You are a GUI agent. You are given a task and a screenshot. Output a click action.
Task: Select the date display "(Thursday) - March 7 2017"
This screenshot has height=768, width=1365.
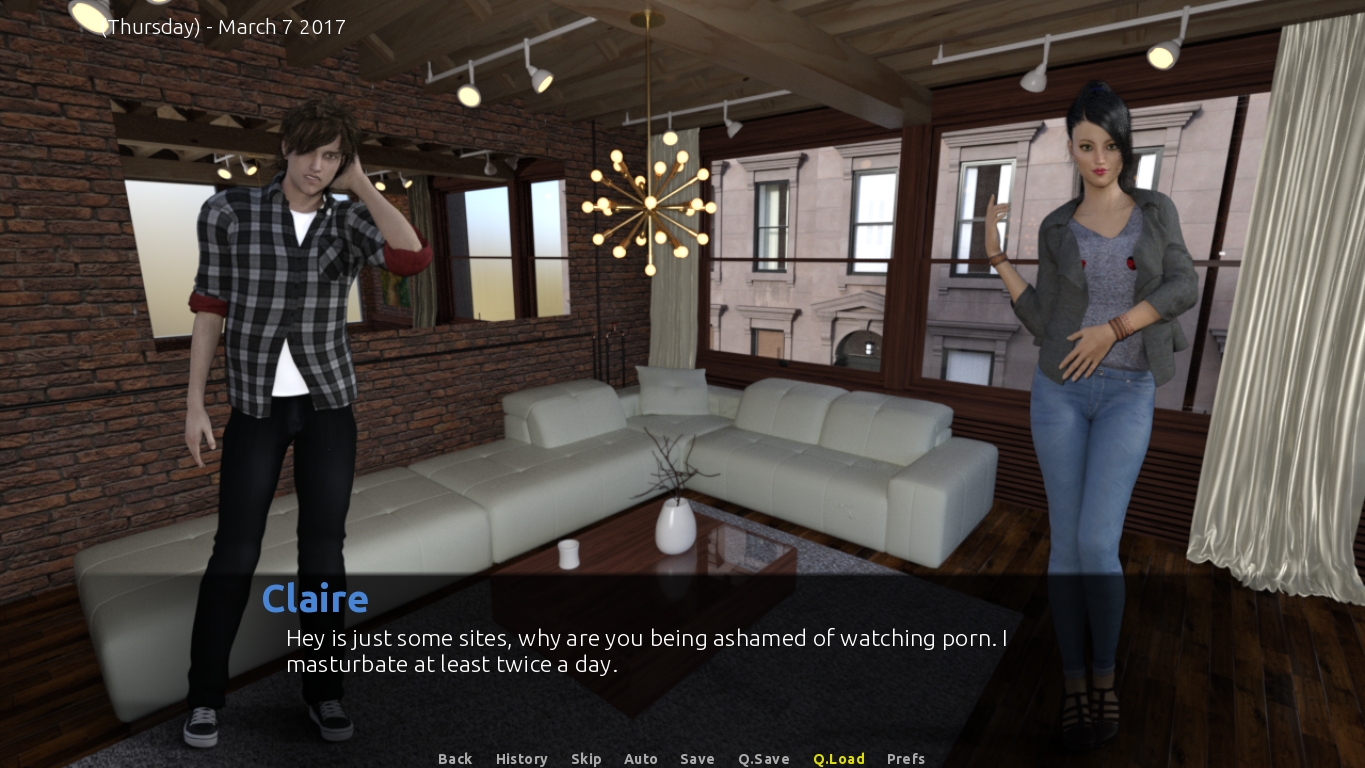(x=221, y=27)
